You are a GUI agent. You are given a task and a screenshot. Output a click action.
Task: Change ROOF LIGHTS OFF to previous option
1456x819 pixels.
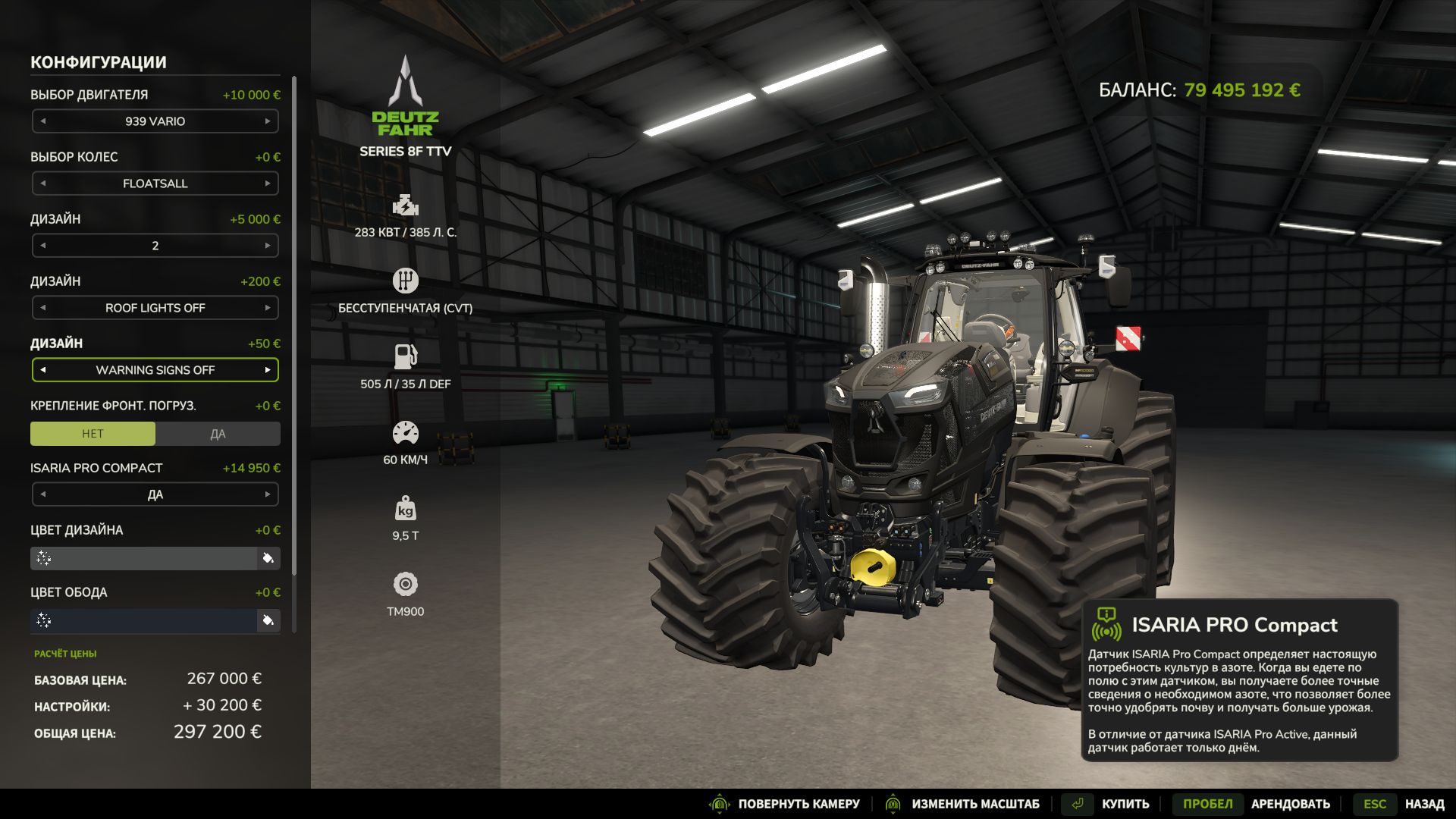(x=43, y=308)
